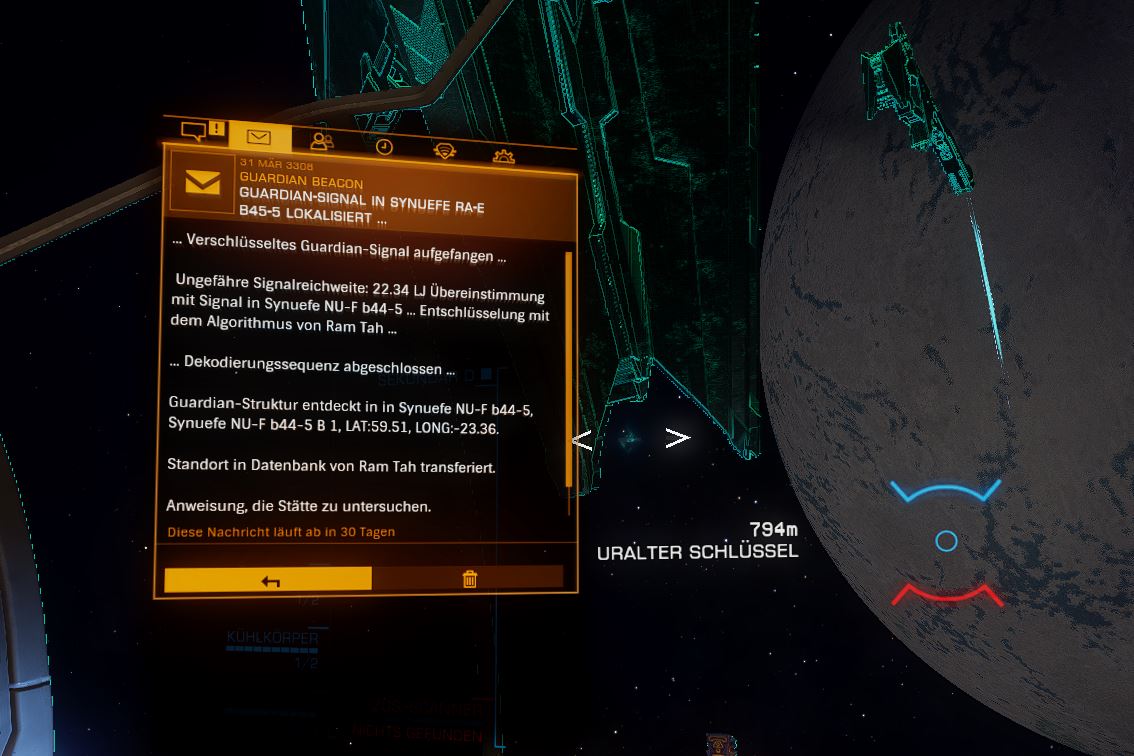Screen dimensions: 1134x756
Task: Delete this message with the trash icon
Action: tap(469, 578)
